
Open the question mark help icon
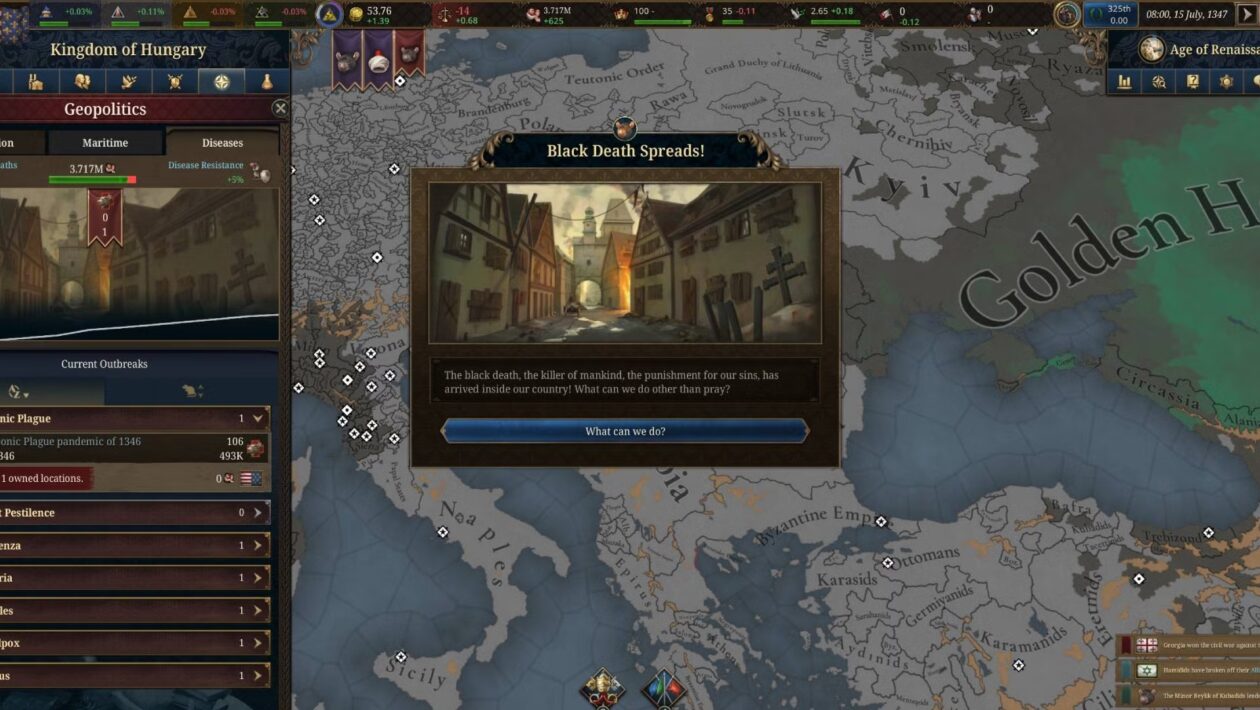1193,82
